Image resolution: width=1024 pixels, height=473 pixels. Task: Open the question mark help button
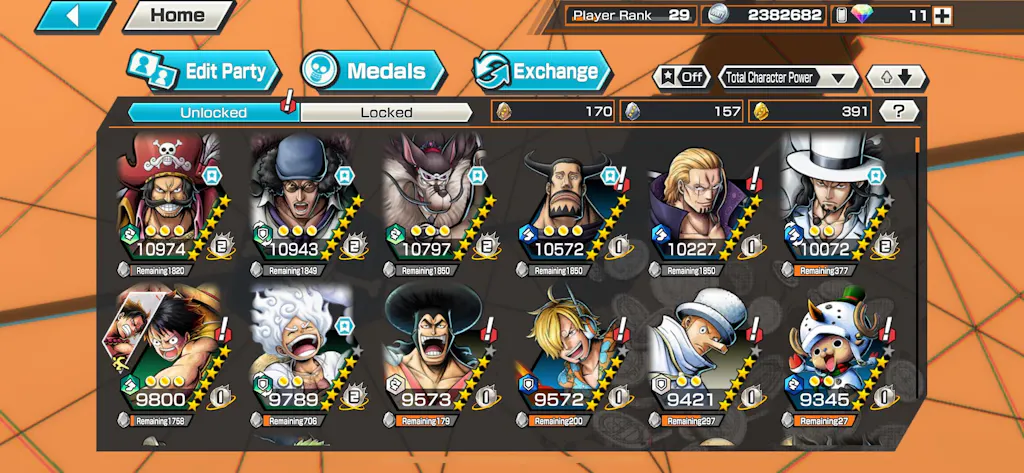point(898,112)
